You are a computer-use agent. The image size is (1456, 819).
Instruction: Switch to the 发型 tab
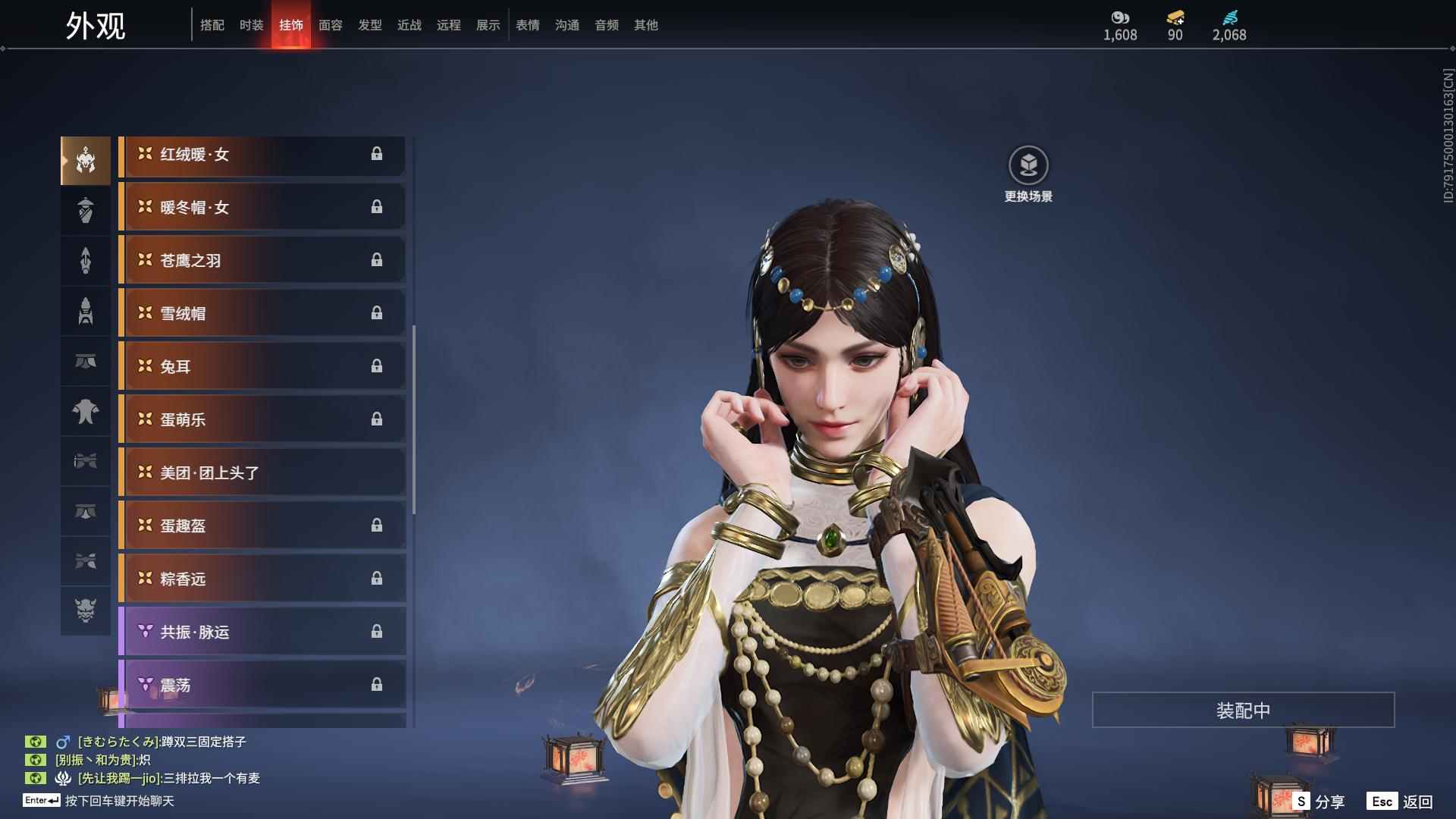point(369,25)
